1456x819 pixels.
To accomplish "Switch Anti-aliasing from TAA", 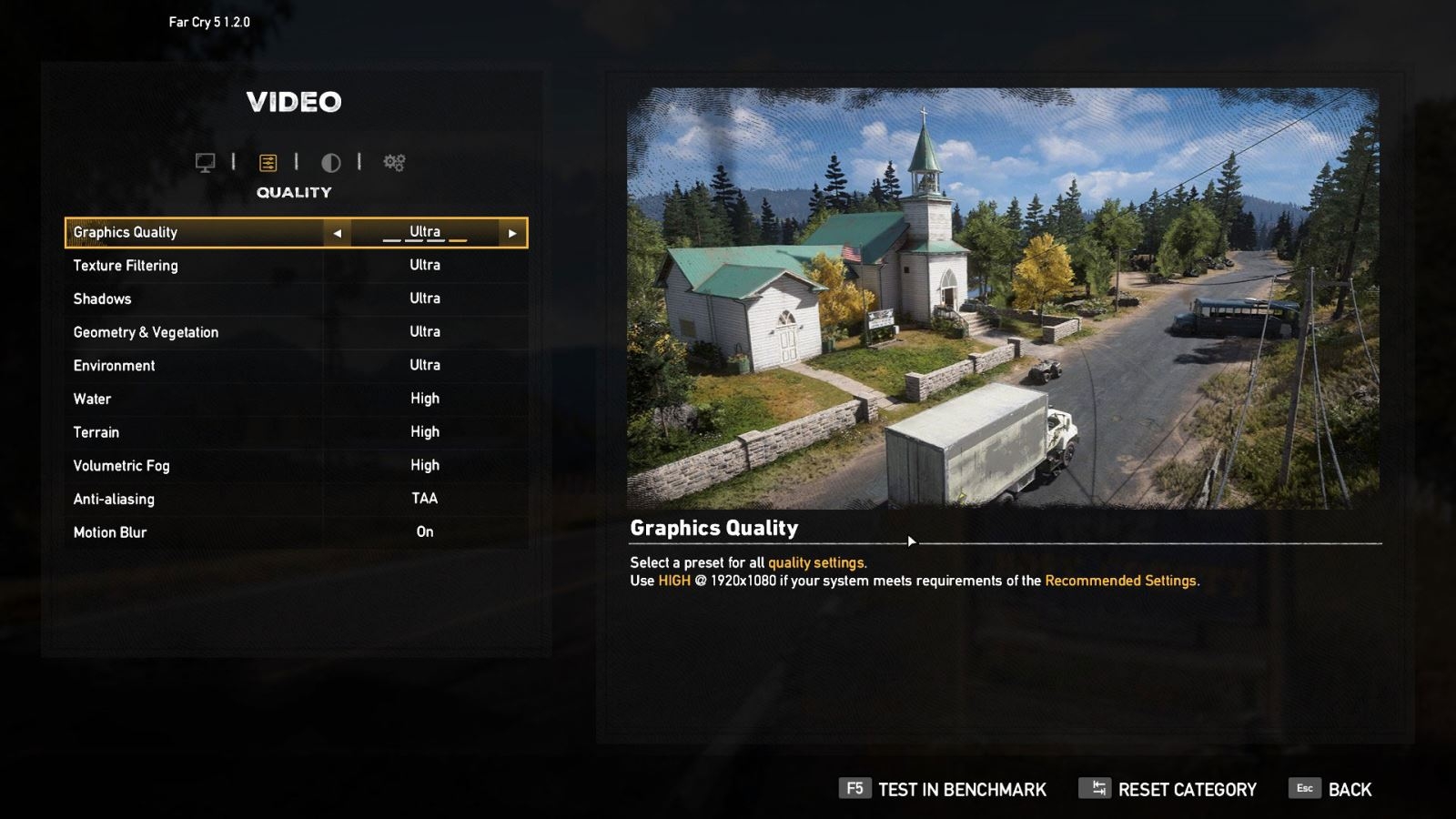I will 424,499.
